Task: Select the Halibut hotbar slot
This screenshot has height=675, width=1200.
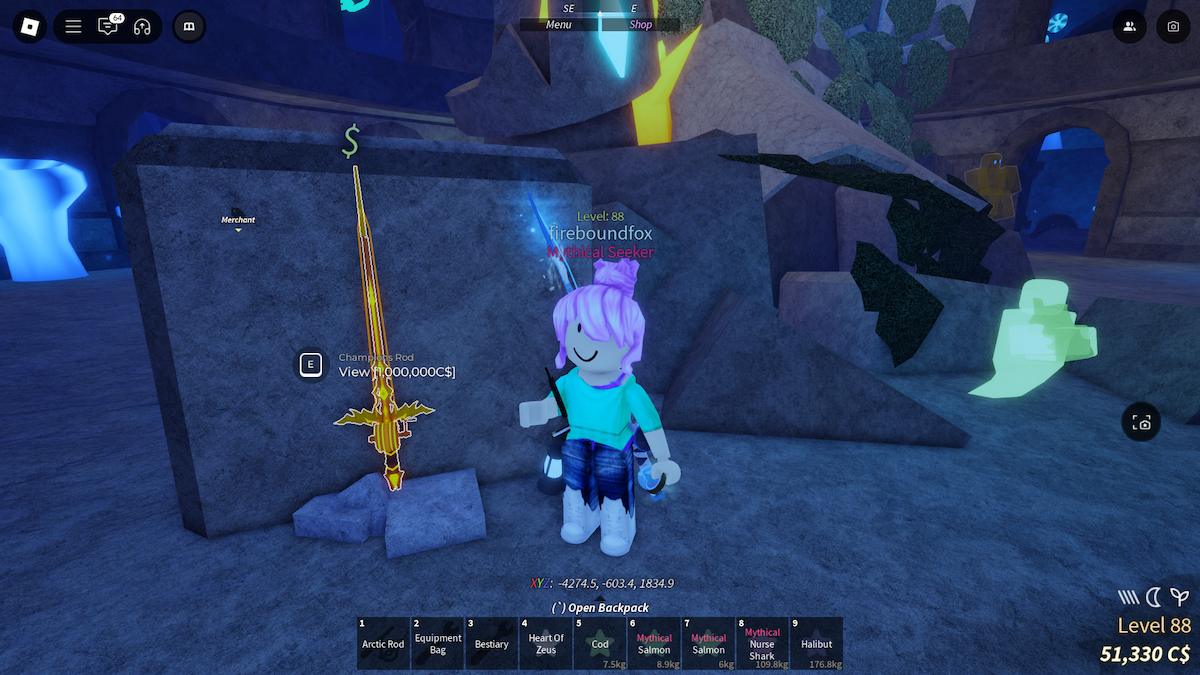Action: click(816, 644)
